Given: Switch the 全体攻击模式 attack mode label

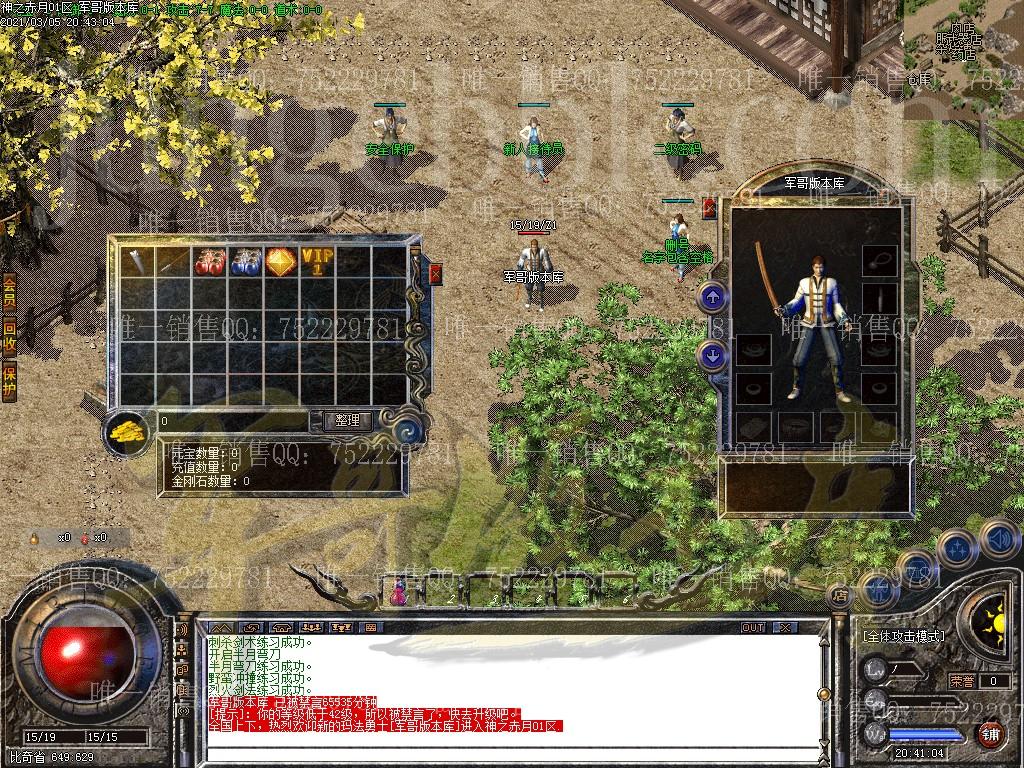Looking at the screenshot, I should (903, 635).
